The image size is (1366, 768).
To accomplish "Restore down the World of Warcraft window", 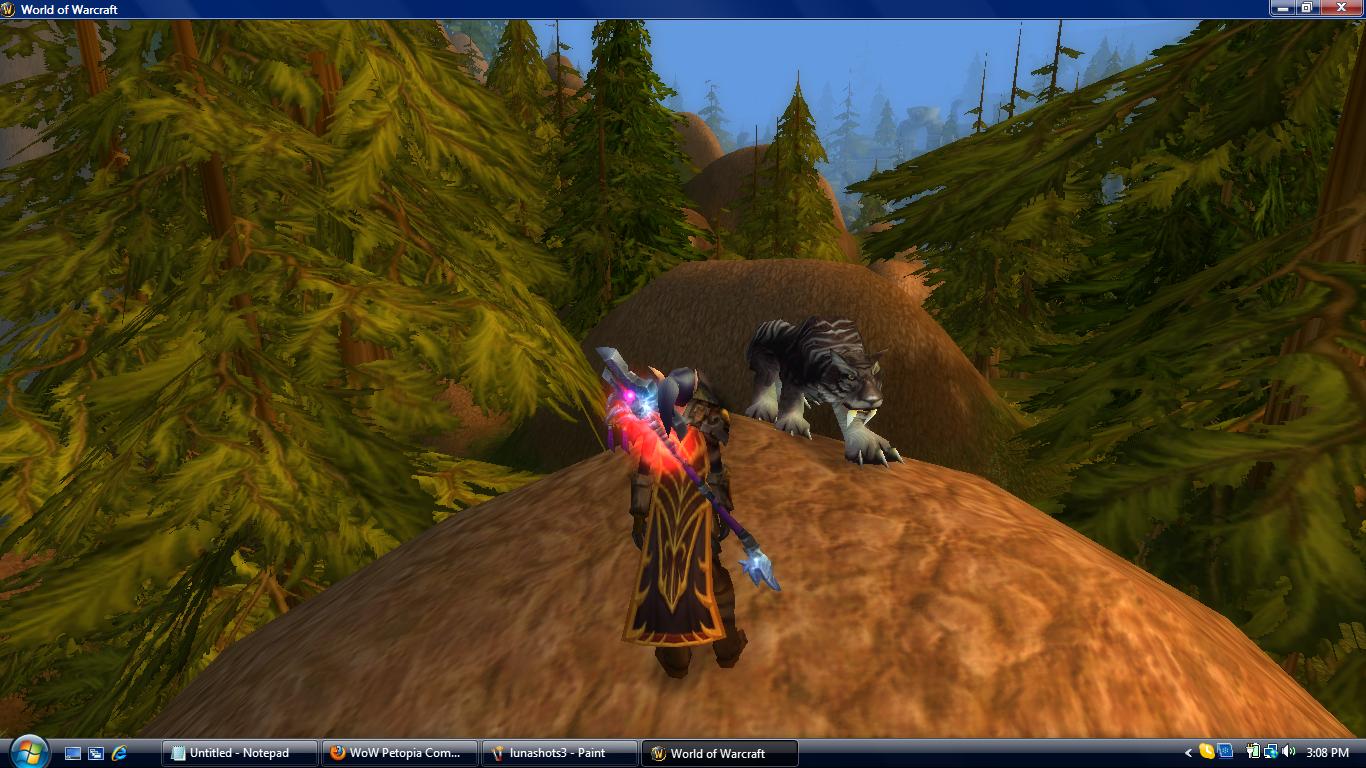I will click(1306, 9).
